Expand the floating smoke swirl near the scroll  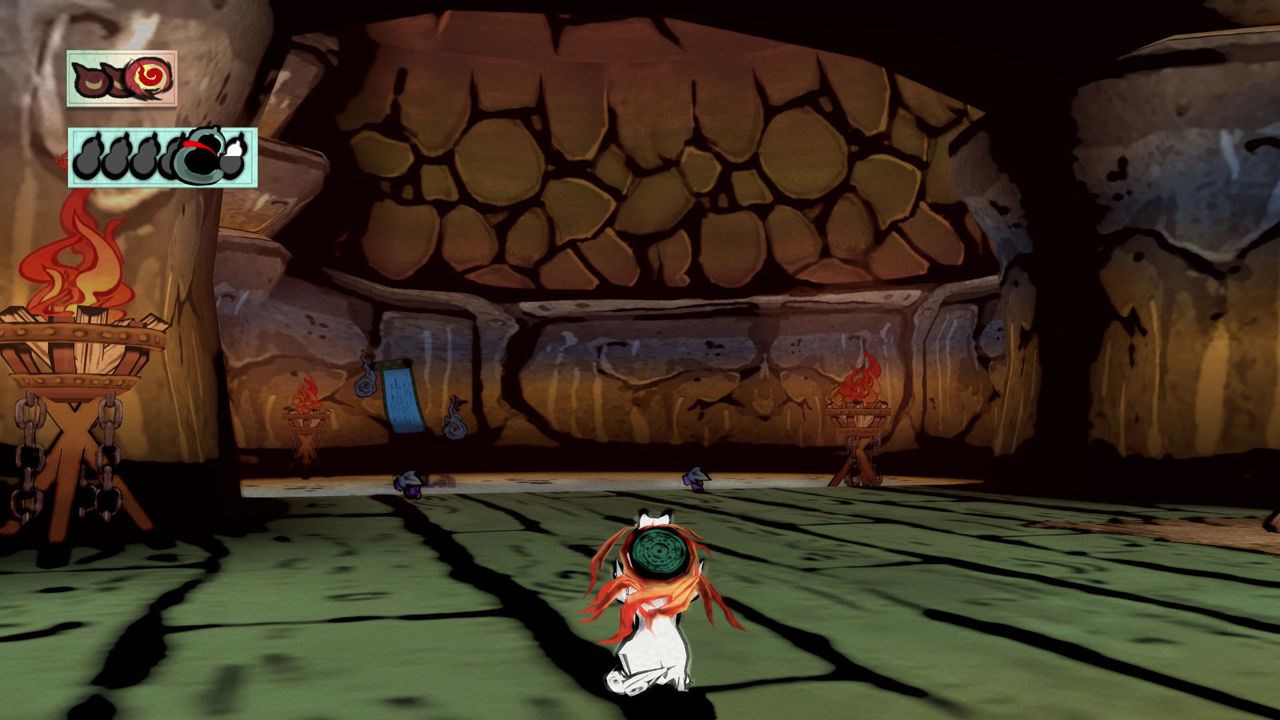[455, 418]
